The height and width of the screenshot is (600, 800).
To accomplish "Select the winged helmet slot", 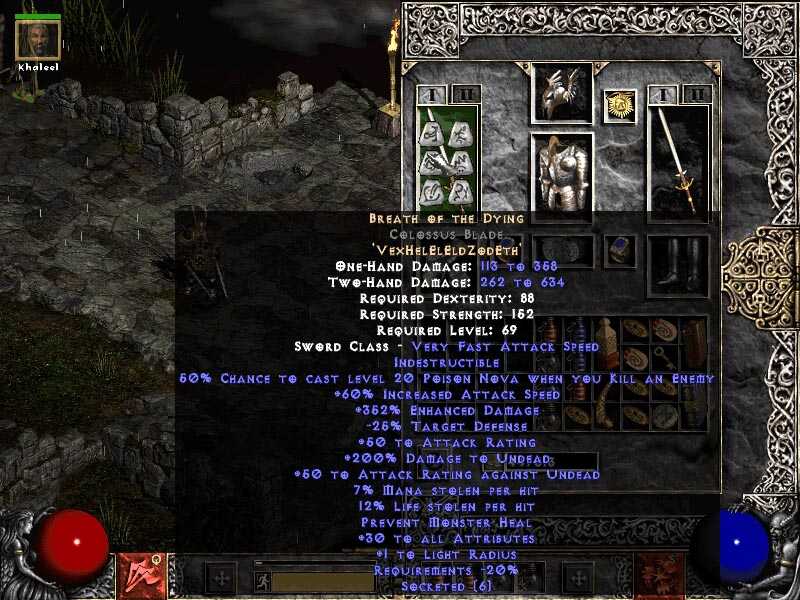I will pyautogui.click(x=561, y=93).
